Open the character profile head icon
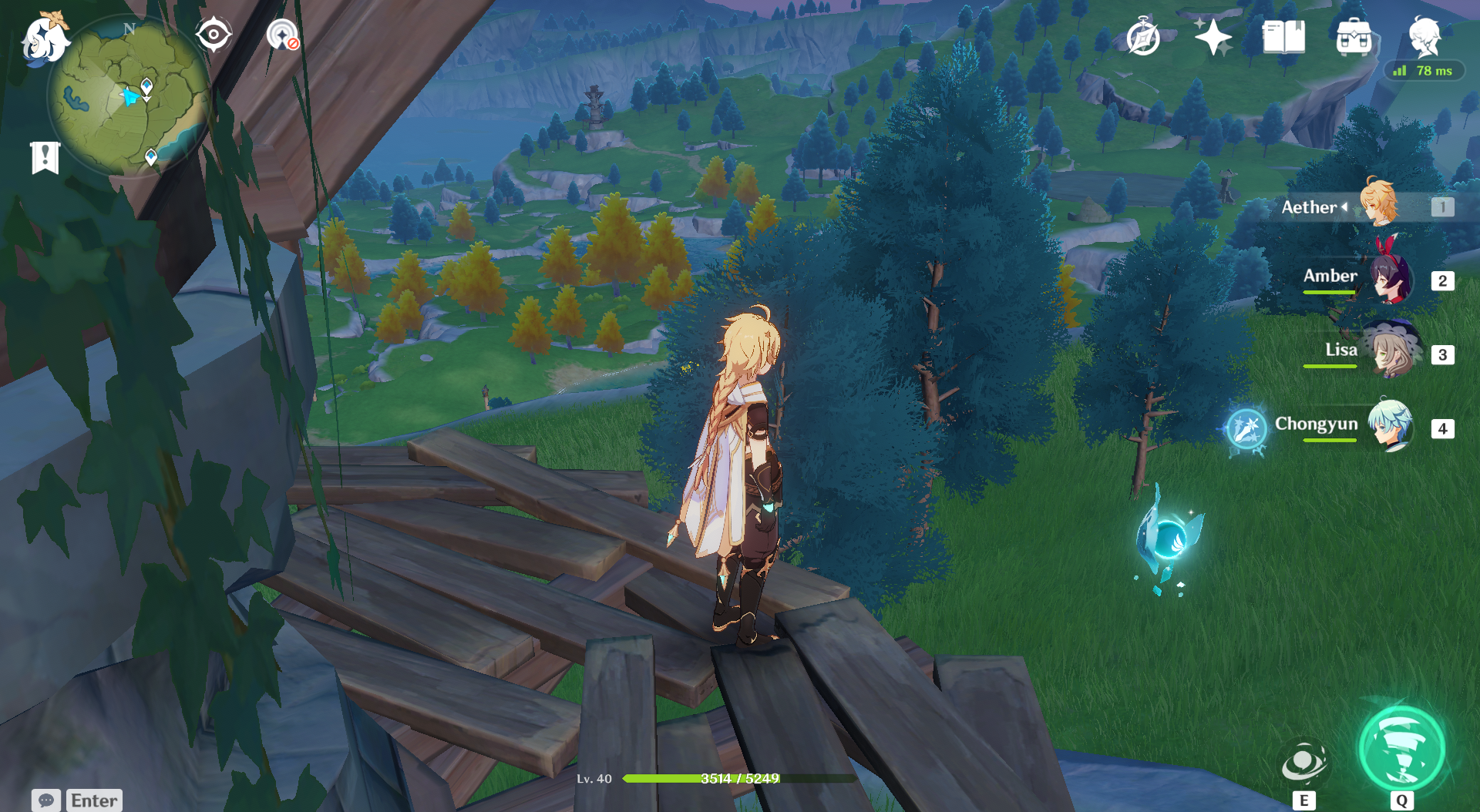The width and height of the screenshot is (1480, 812). tap(1424, 35)
